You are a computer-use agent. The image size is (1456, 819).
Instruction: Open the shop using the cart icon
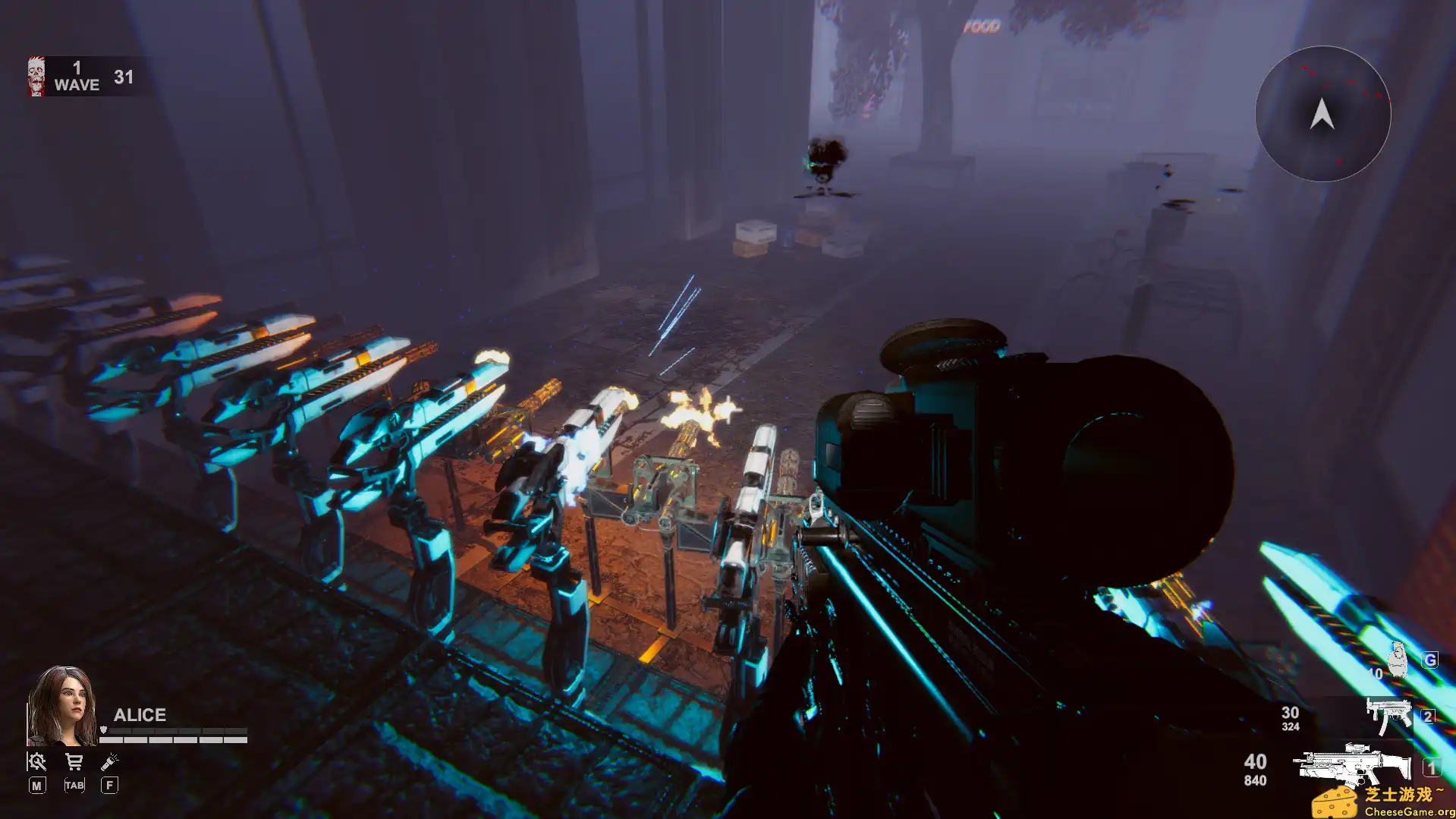tap(73, 760)
